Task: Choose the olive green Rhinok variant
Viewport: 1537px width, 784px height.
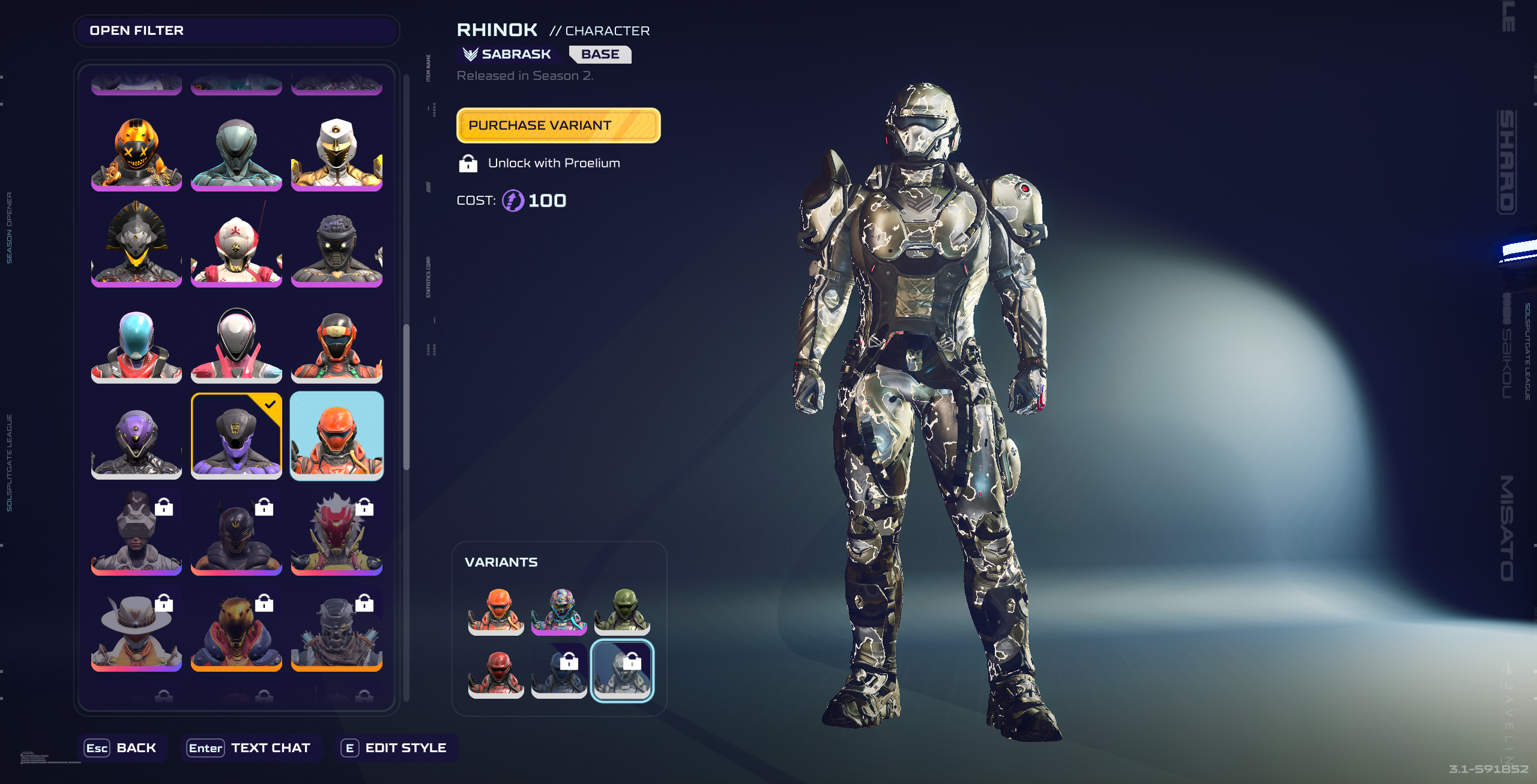Action: (x=622, y=611)
